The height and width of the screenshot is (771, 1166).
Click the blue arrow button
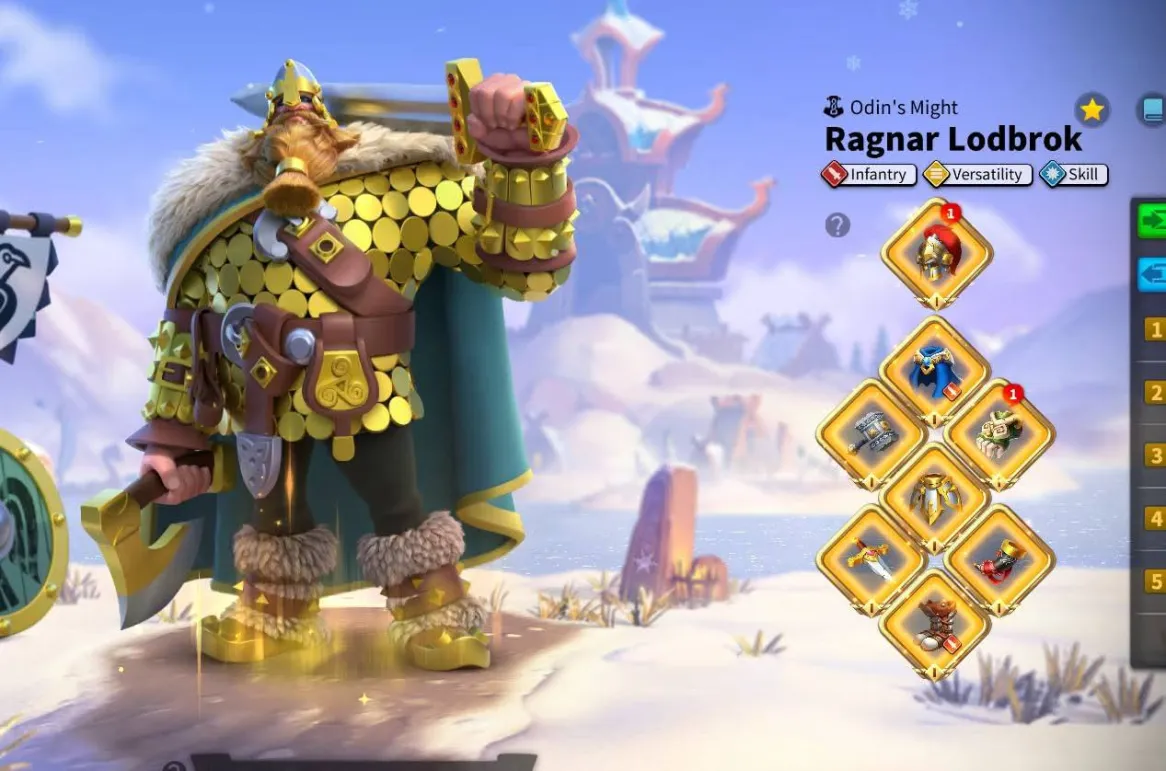click(x=1152, y=273)
